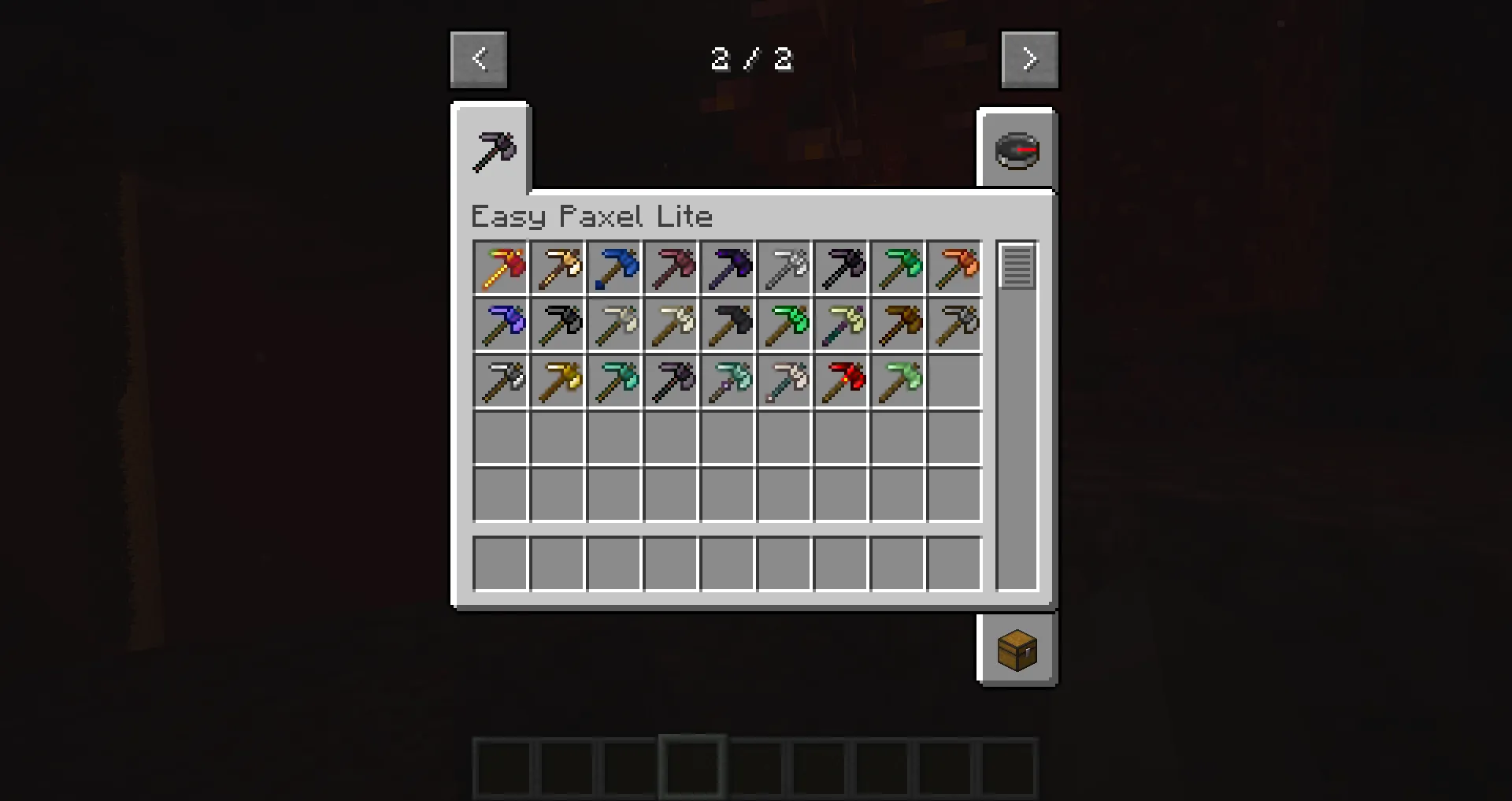Viewport: 1512px width, 801px height.
Task: Select the red ruby paxel in the bottom row
Action: (840, 381)
